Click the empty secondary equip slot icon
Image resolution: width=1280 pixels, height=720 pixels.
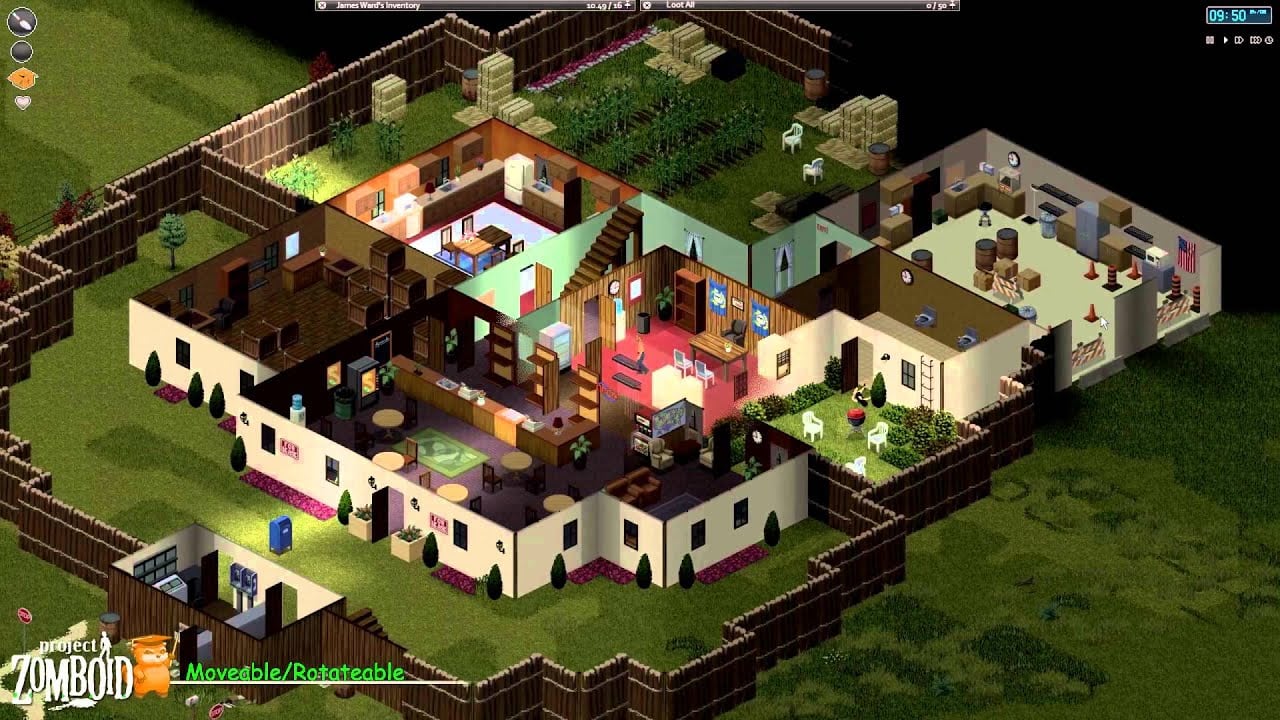(21, 51)
